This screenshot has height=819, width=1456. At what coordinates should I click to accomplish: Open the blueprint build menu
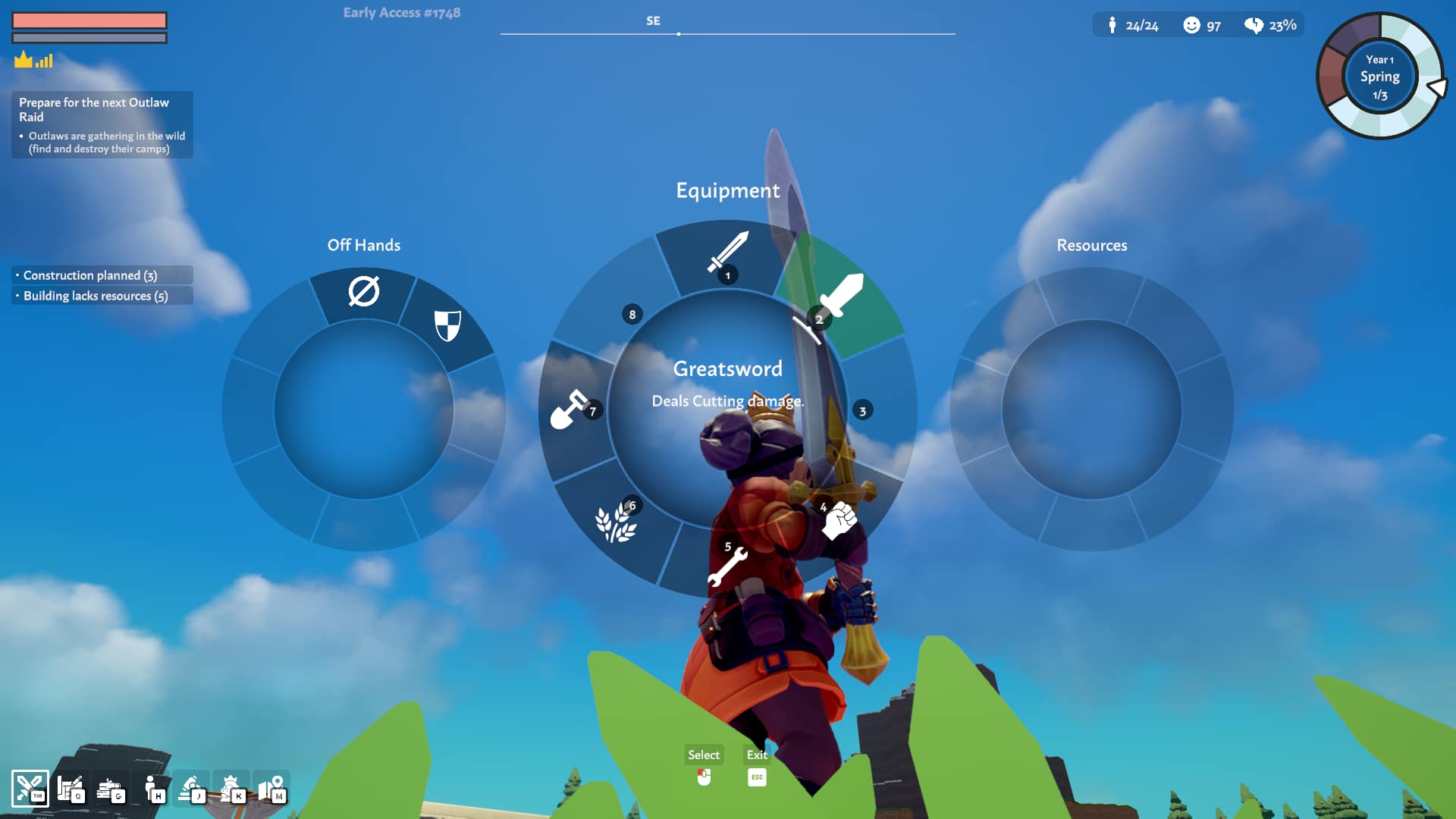coord(71,789)
